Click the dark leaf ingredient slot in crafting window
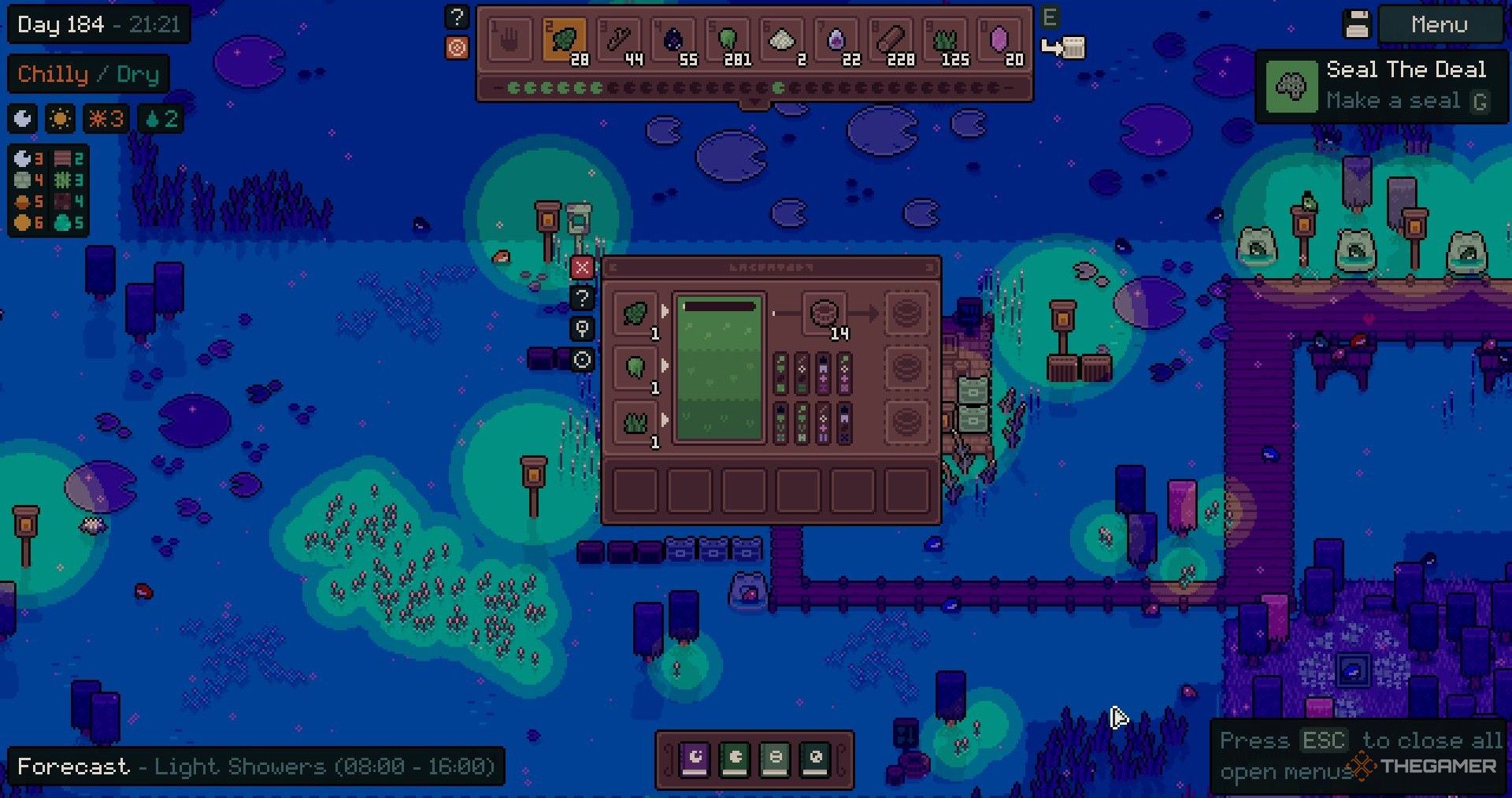1512x798 pixels. 636,314
